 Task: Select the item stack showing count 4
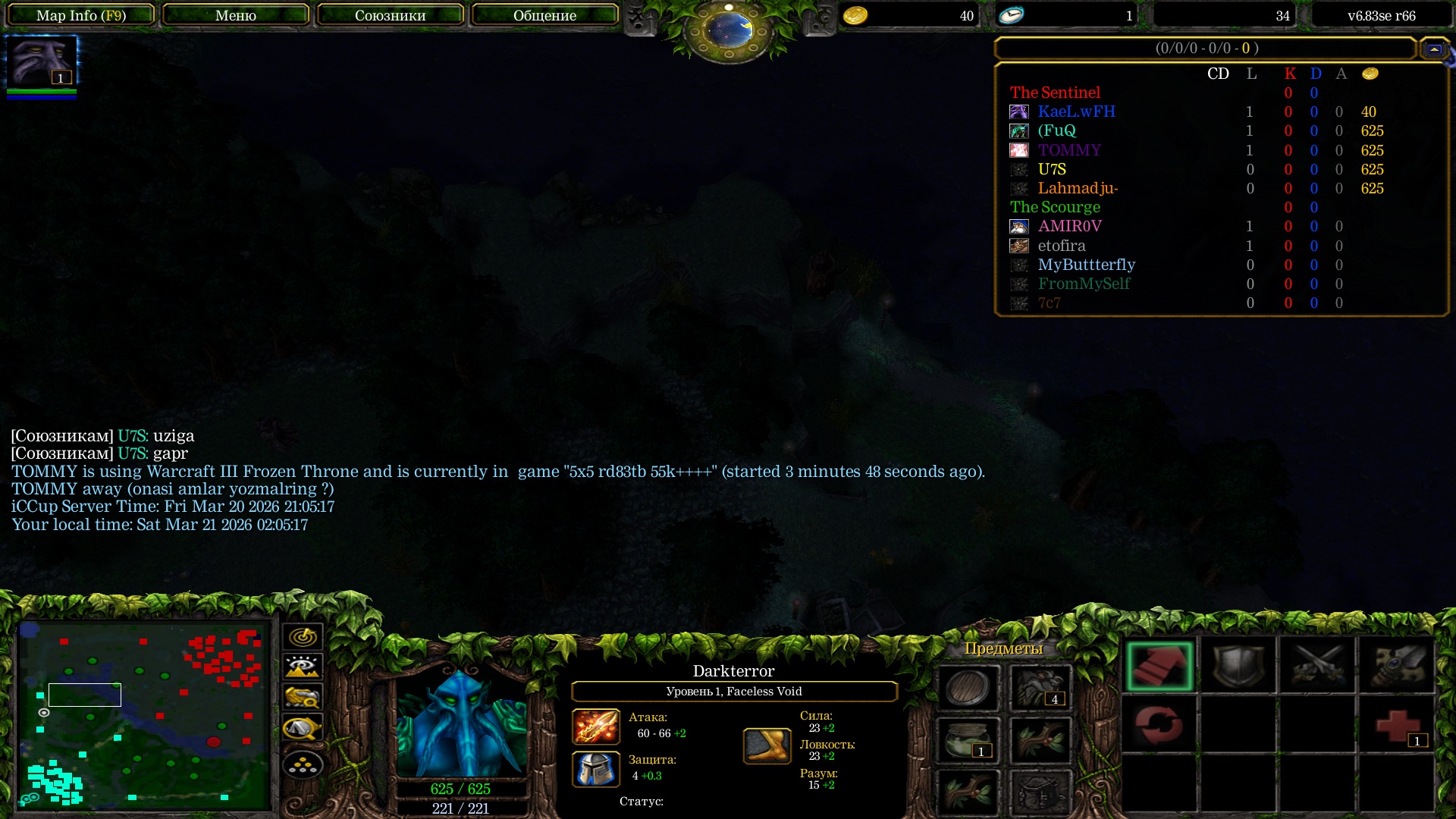tap(1040, 688)
